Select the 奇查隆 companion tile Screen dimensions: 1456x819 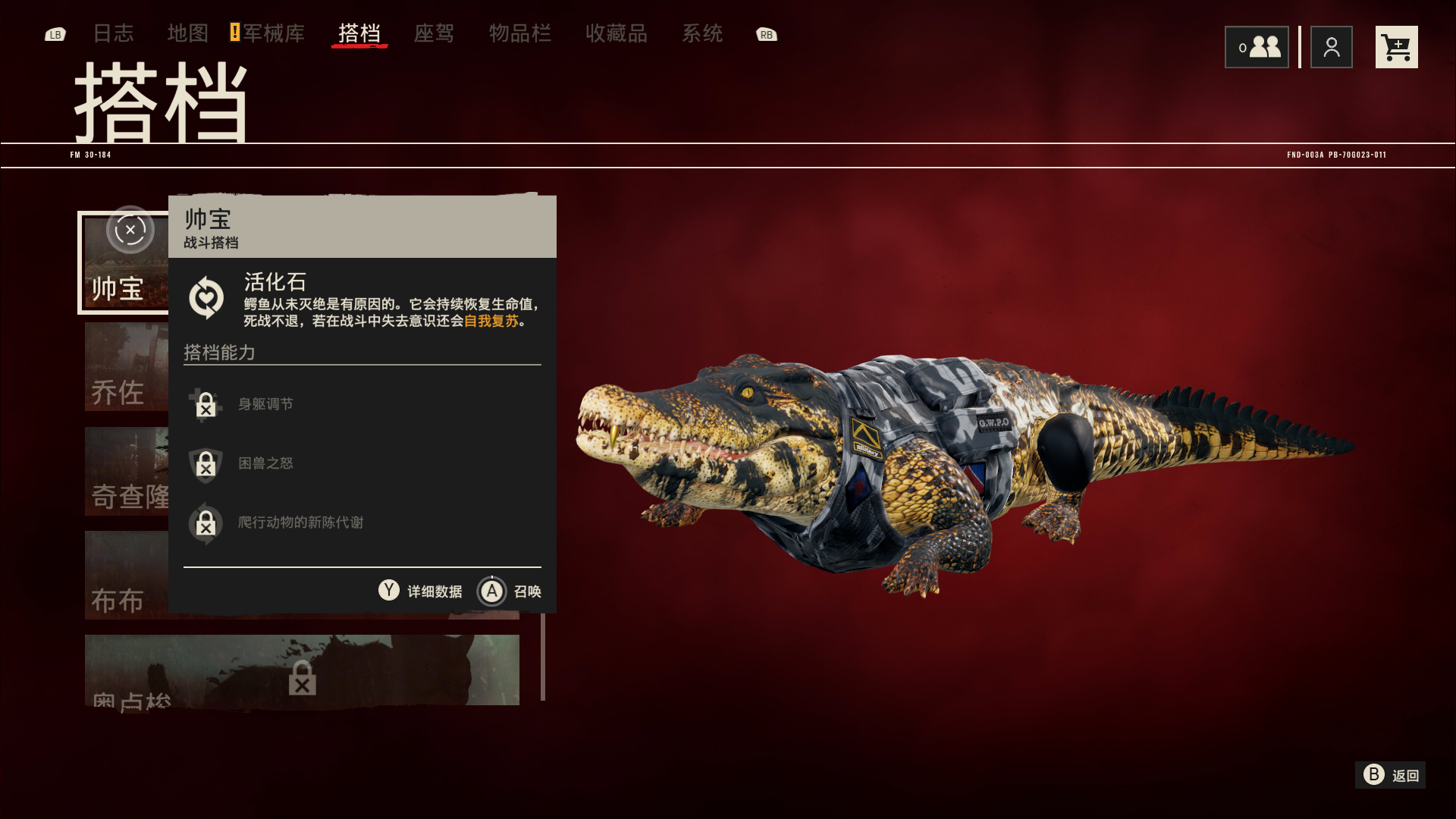[x=126, y=472]
